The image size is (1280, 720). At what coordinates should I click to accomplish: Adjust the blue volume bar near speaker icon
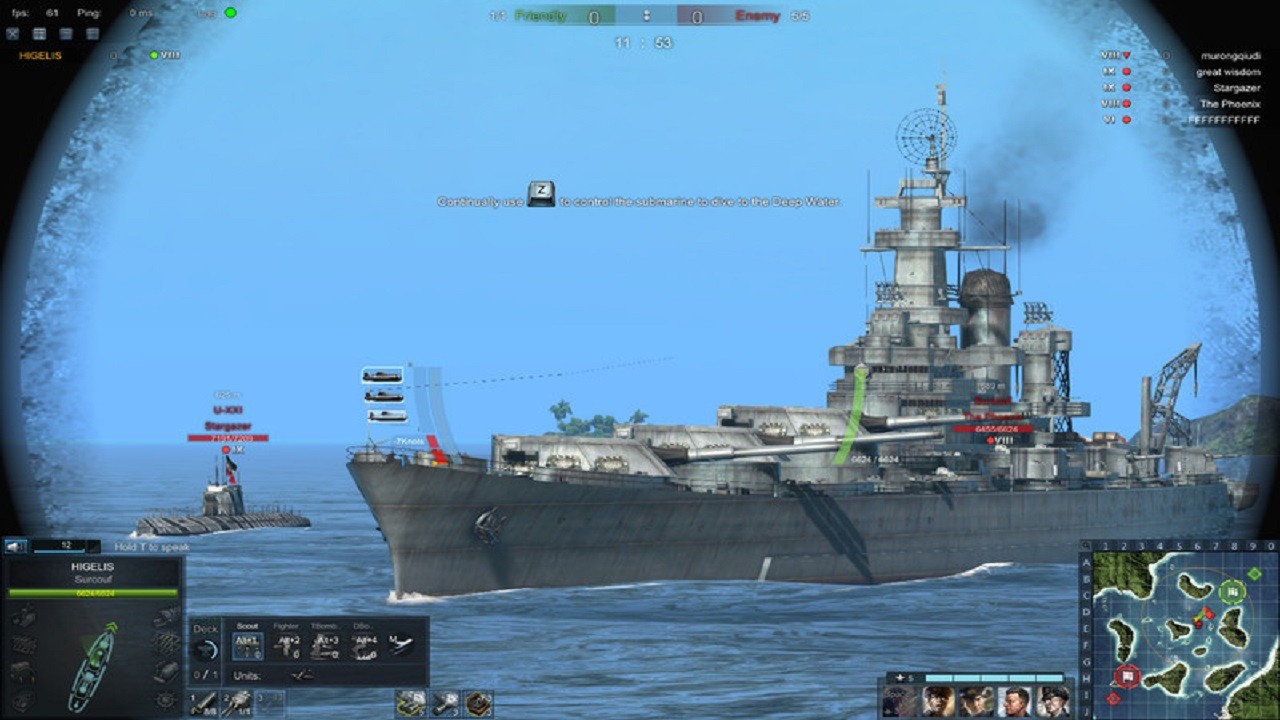point(58,550)
